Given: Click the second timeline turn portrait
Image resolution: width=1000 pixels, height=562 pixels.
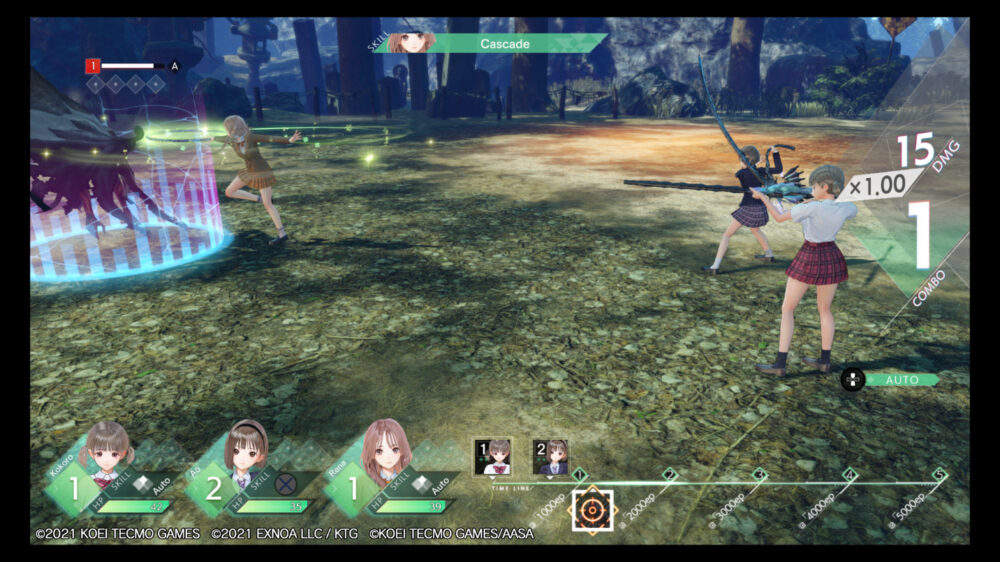Looking at the screenshot, I should [x=551, y=456].
